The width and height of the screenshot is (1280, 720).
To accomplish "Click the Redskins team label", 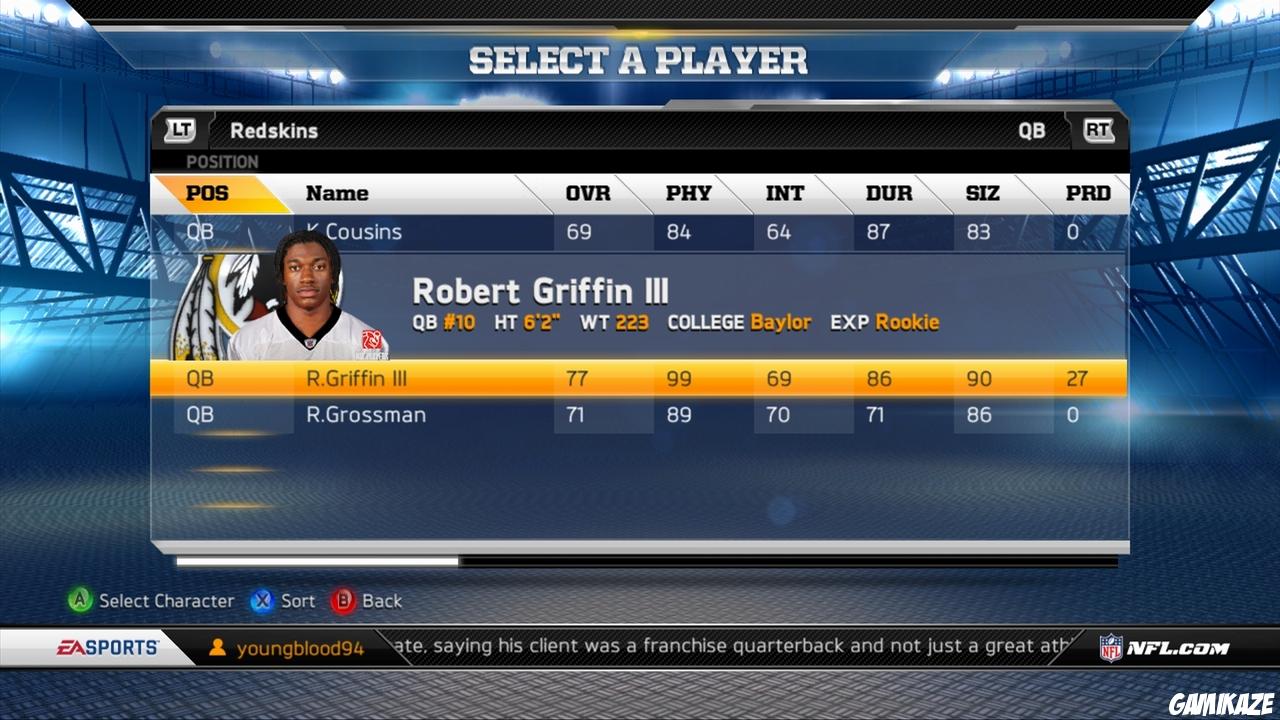I will click(274, 130).
